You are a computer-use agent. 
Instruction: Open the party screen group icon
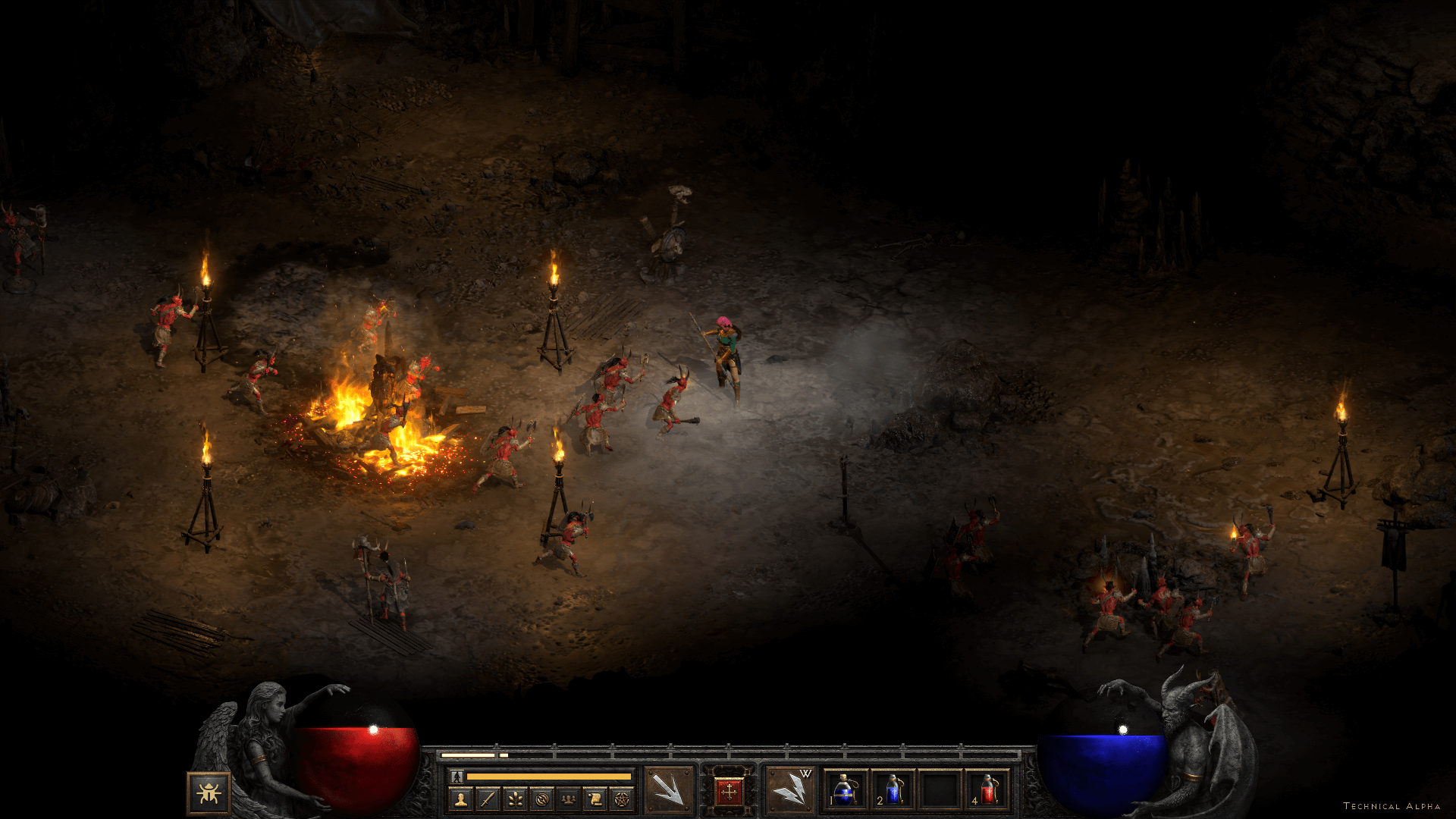(x=568, y=799)
